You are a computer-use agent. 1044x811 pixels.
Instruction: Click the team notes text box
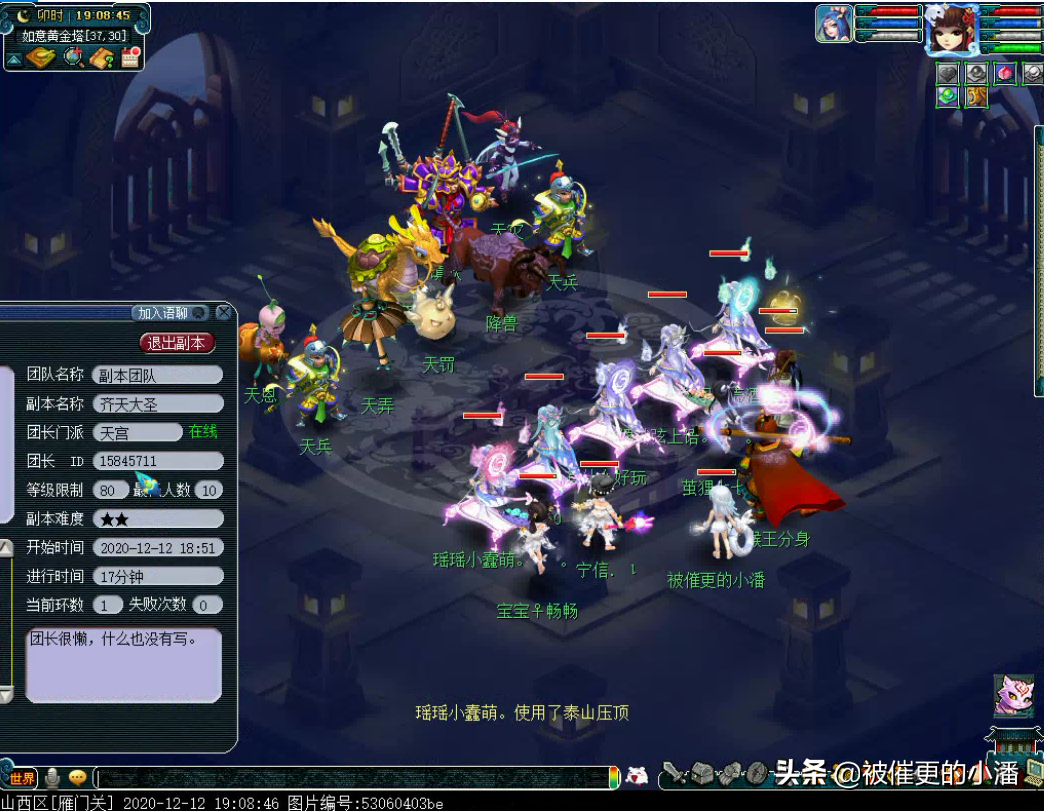[x=123, y=664]
